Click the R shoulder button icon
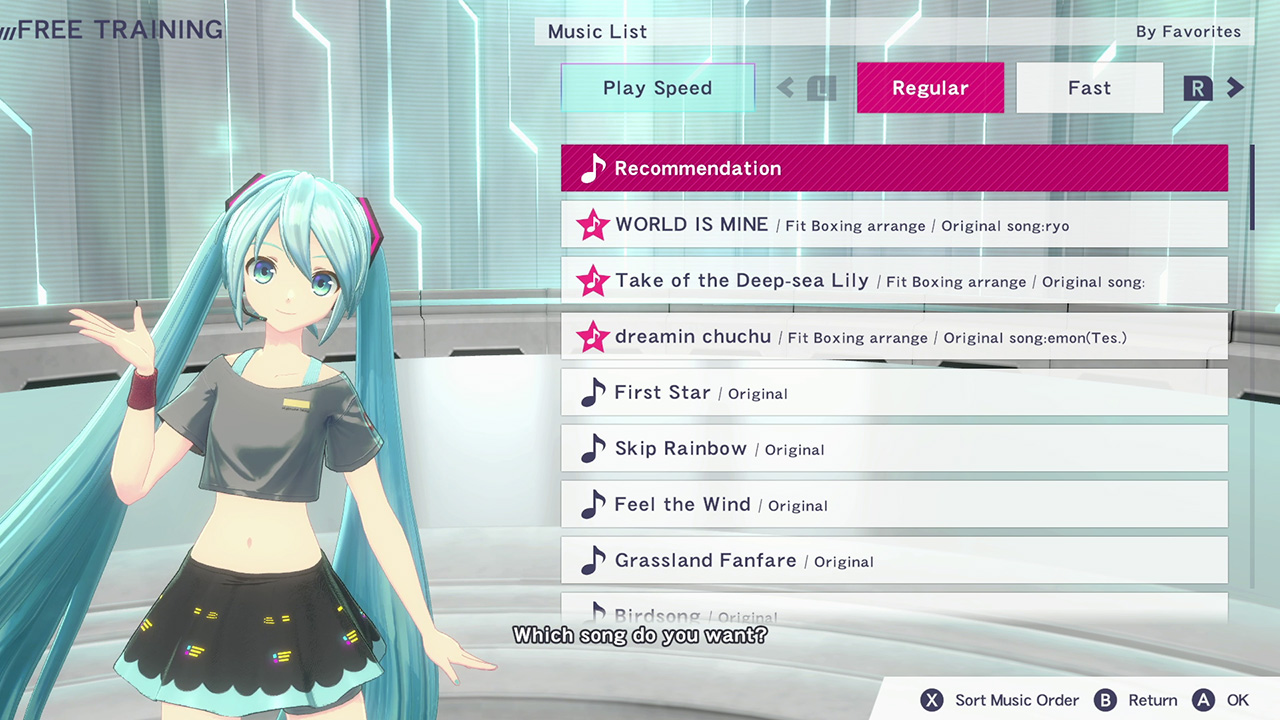 point(1197,88)
